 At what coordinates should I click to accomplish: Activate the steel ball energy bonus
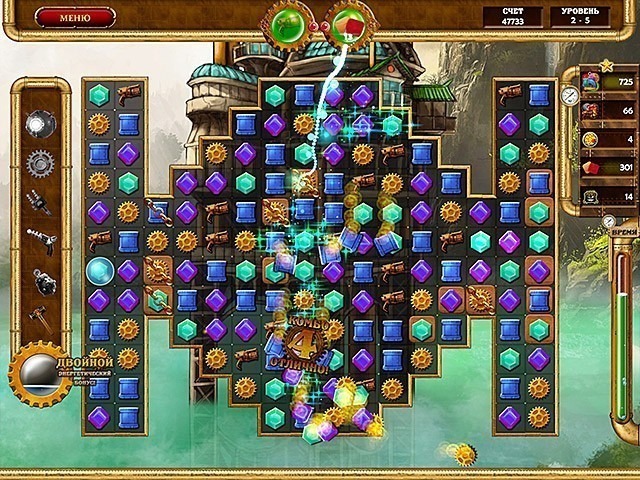pos(40,373)
